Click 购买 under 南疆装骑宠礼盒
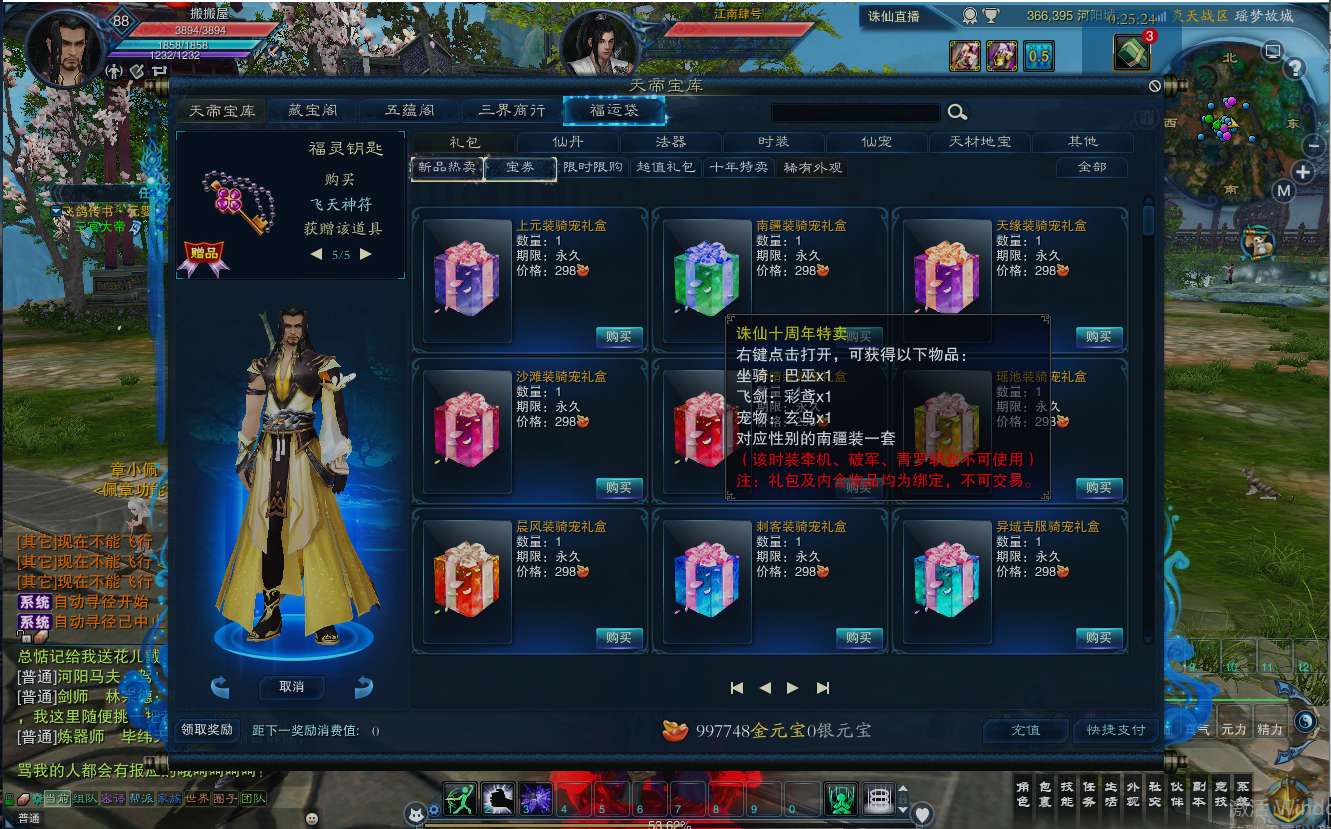Screen dimensions: 1331x829 tap(859, 337)
